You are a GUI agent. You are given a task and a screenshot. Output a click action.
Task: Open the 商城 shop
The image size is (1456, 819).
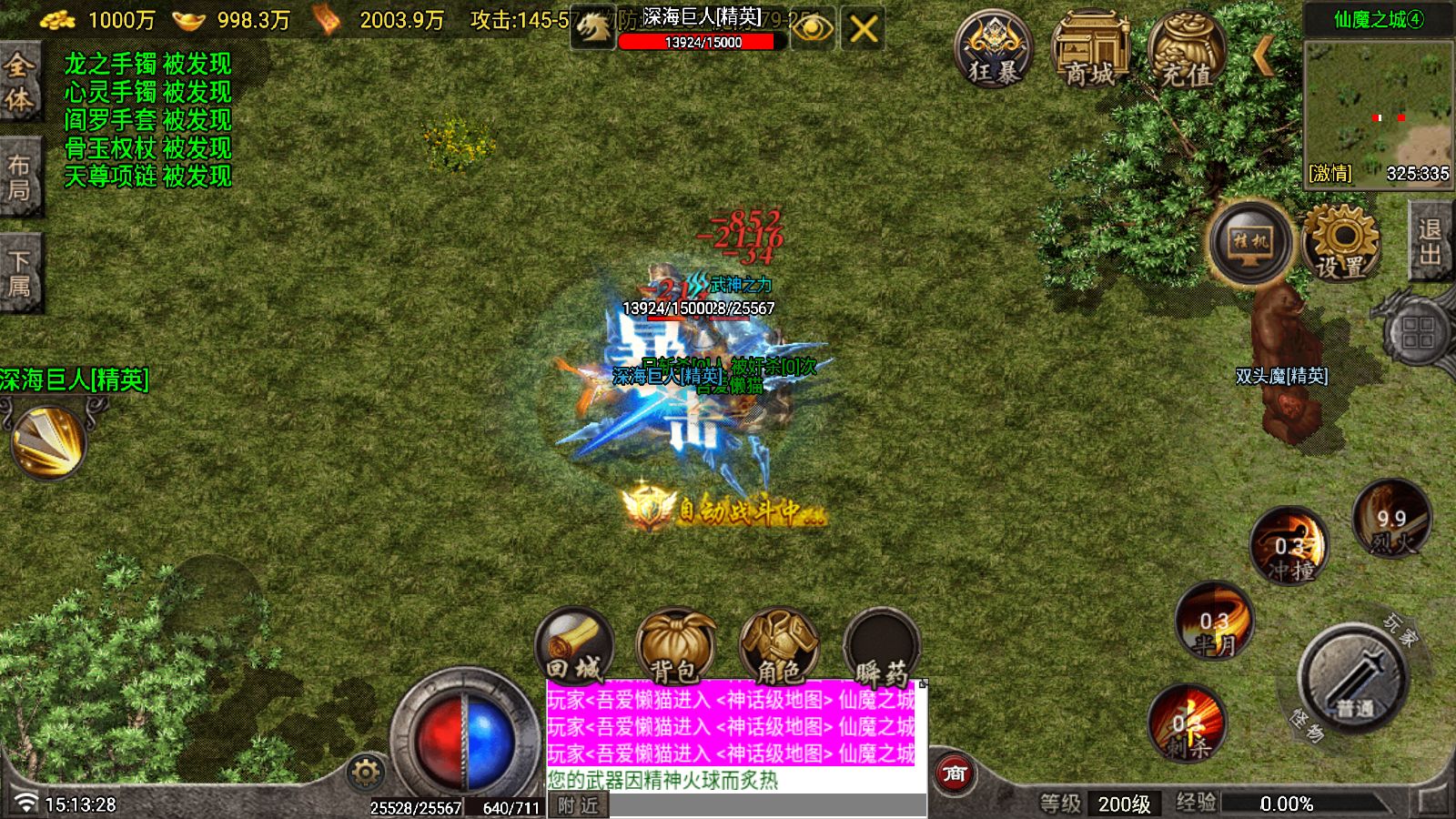(x=1089, y=49)
